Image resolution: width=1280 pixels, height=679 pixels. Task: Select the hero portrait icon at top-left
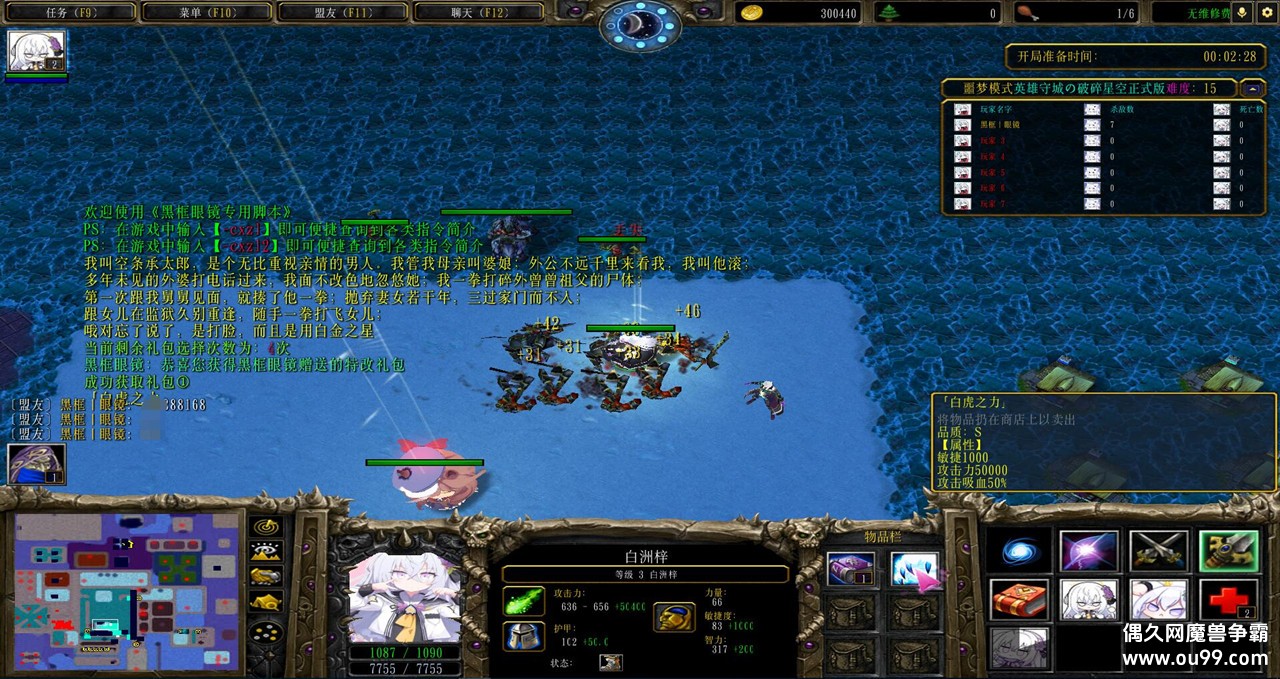tap(36, 51)
